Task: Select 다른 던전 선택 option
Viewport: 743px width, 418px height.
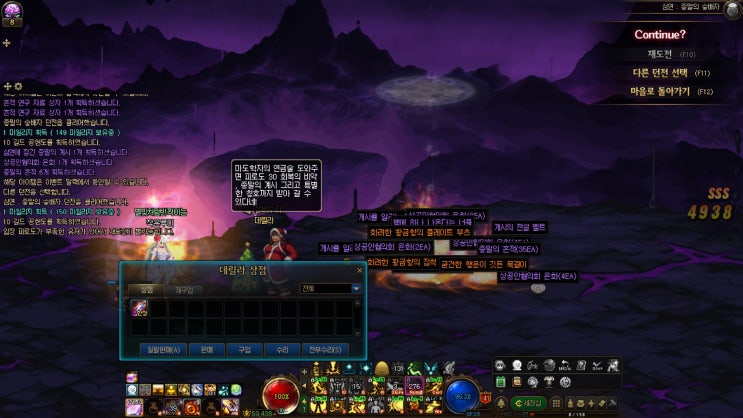Action: 658,73
